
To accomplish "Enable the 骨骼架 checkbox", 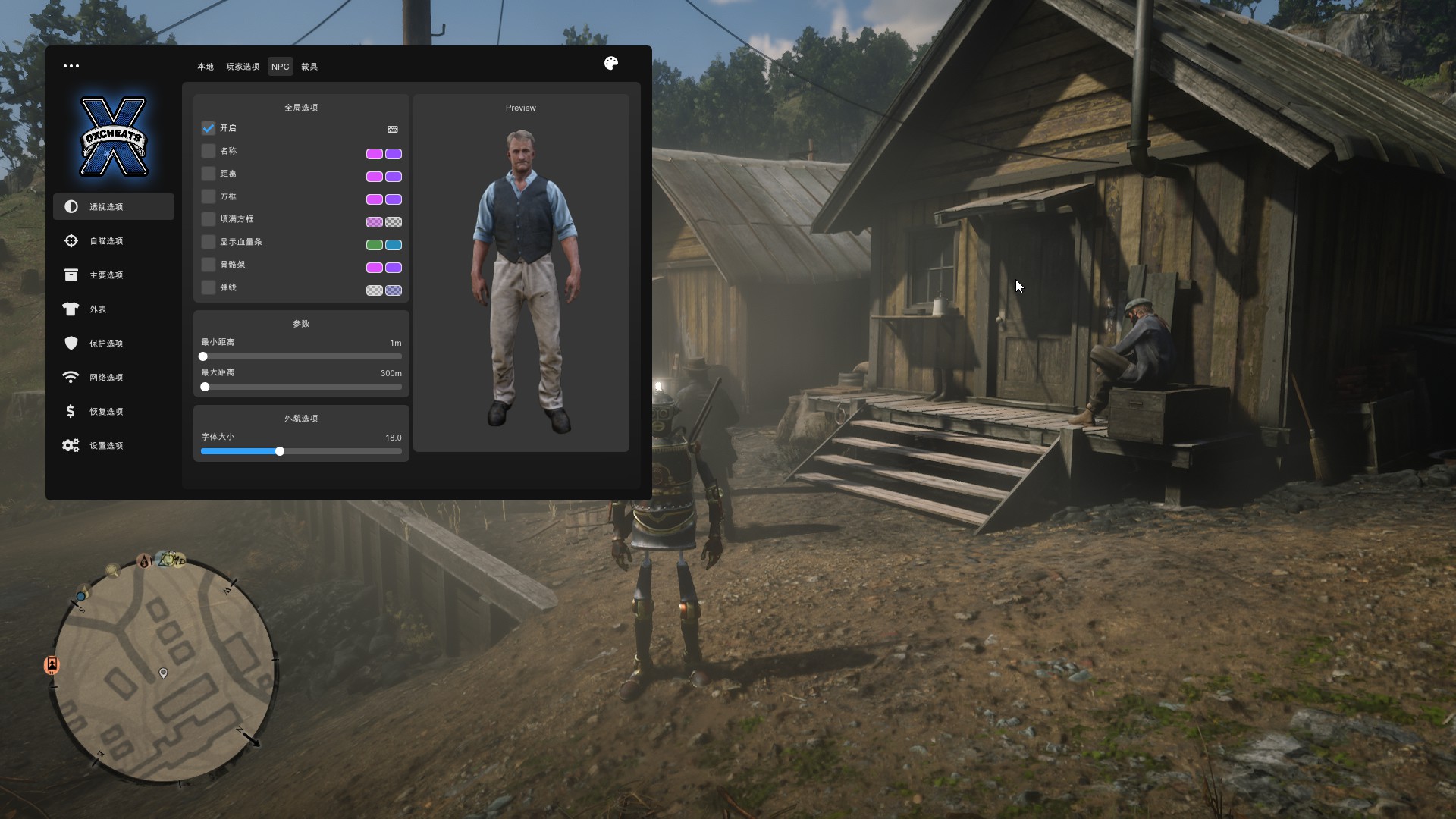I will click(209, 265).
